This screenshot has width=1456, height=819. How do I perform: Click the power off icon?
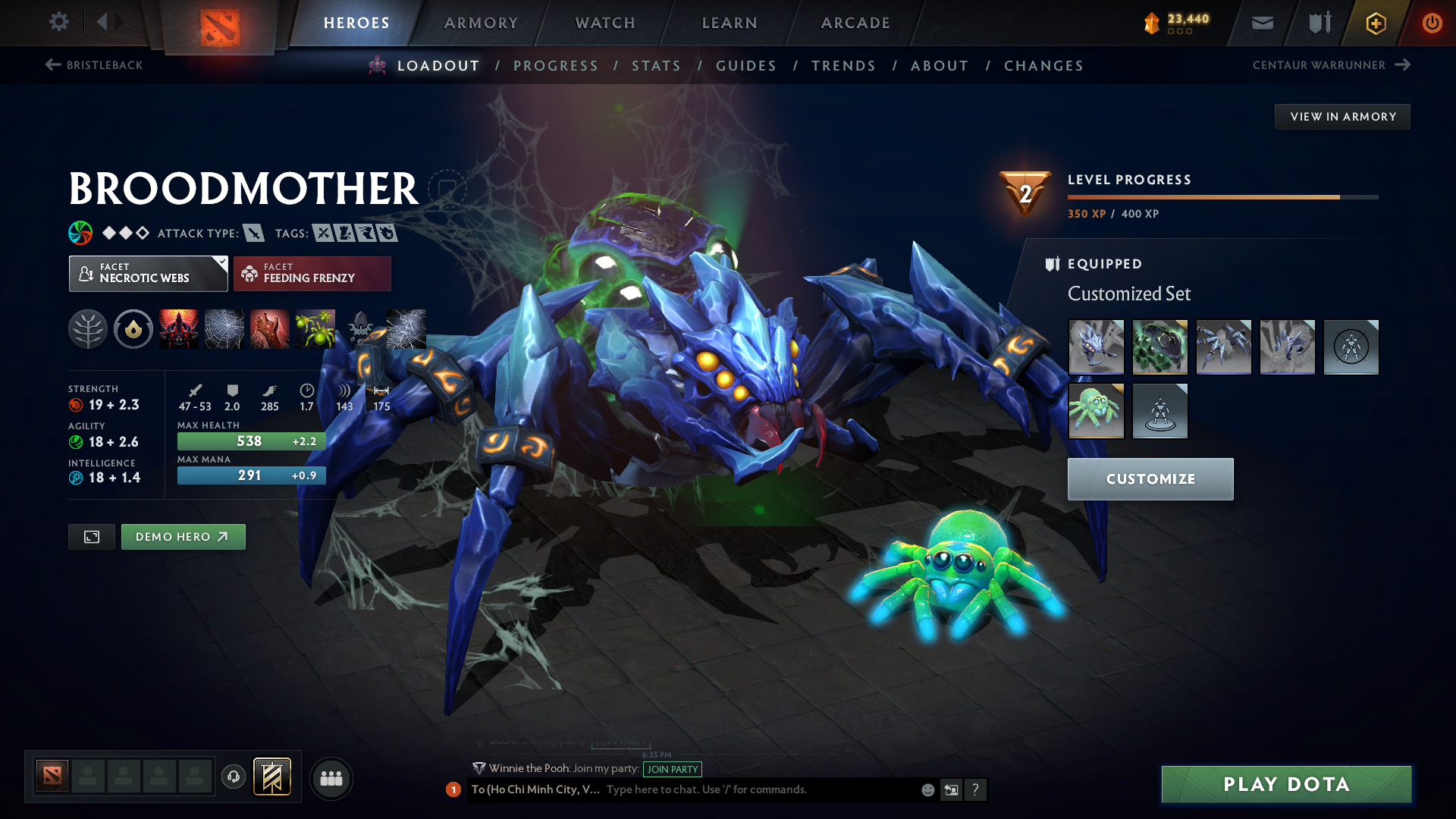click(x=1432, y=23)
